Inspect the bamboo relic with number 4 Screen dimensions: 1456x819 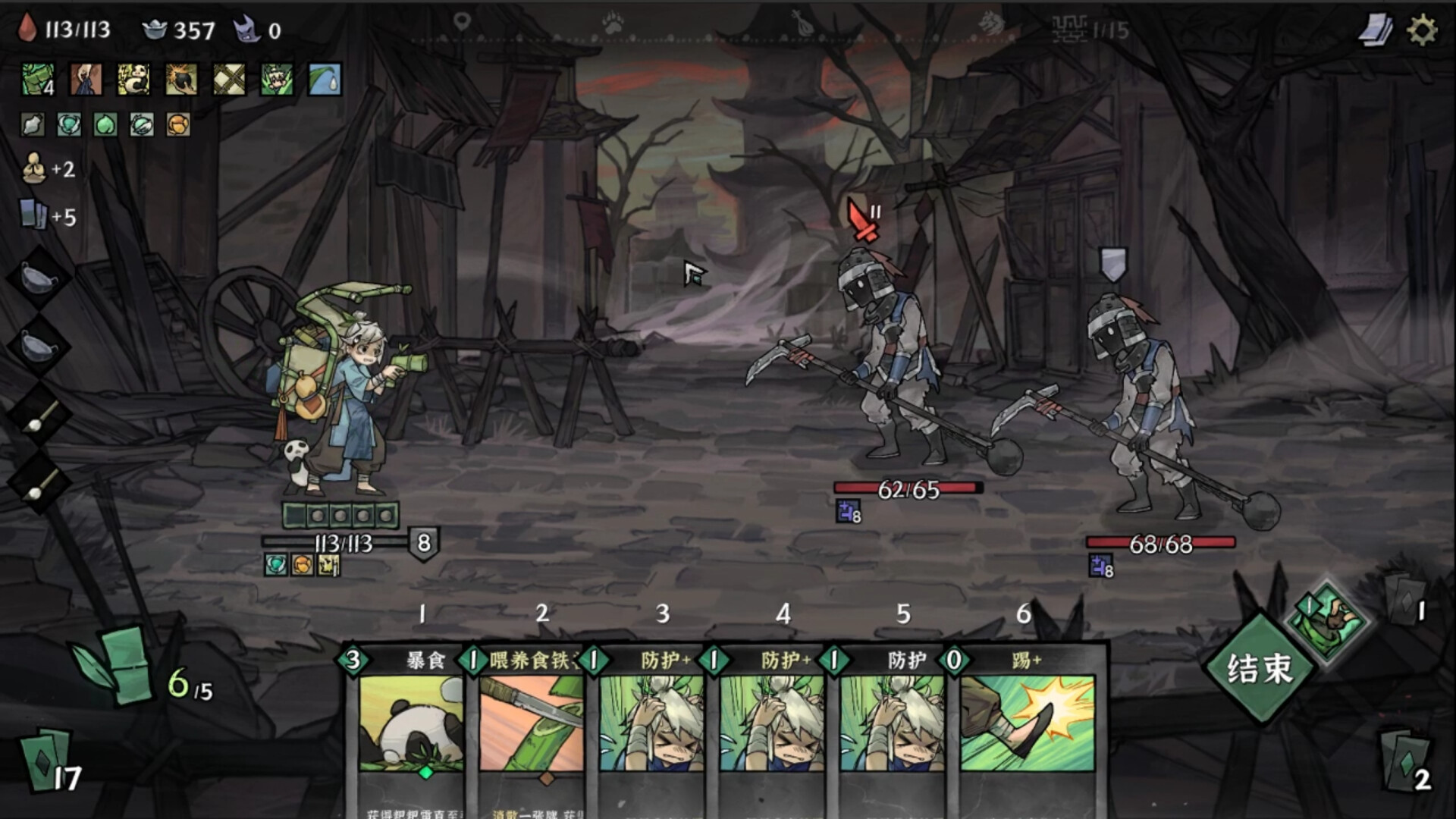[x=37, y=79]
